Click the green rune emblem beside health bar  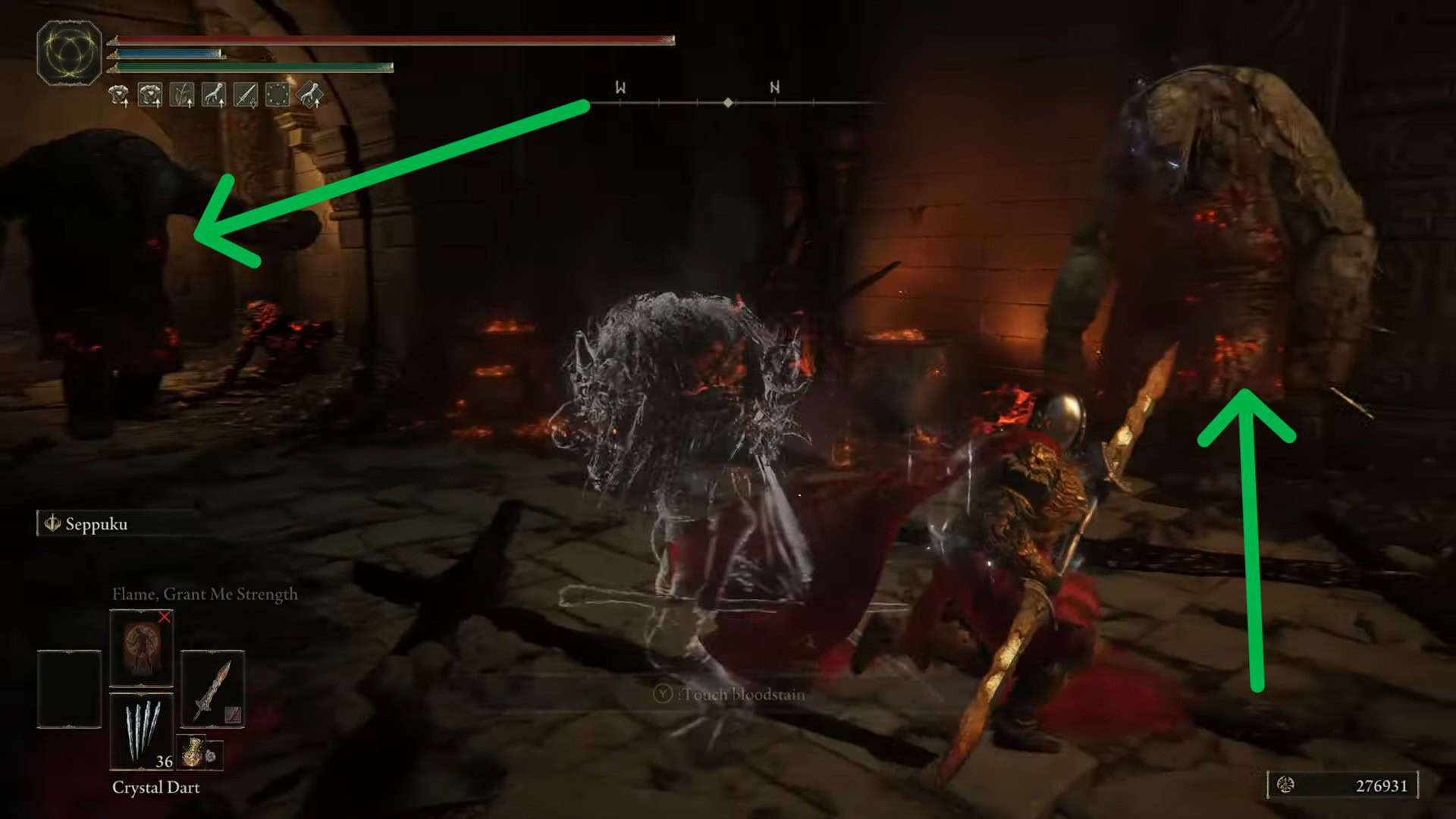pos(69,53)
